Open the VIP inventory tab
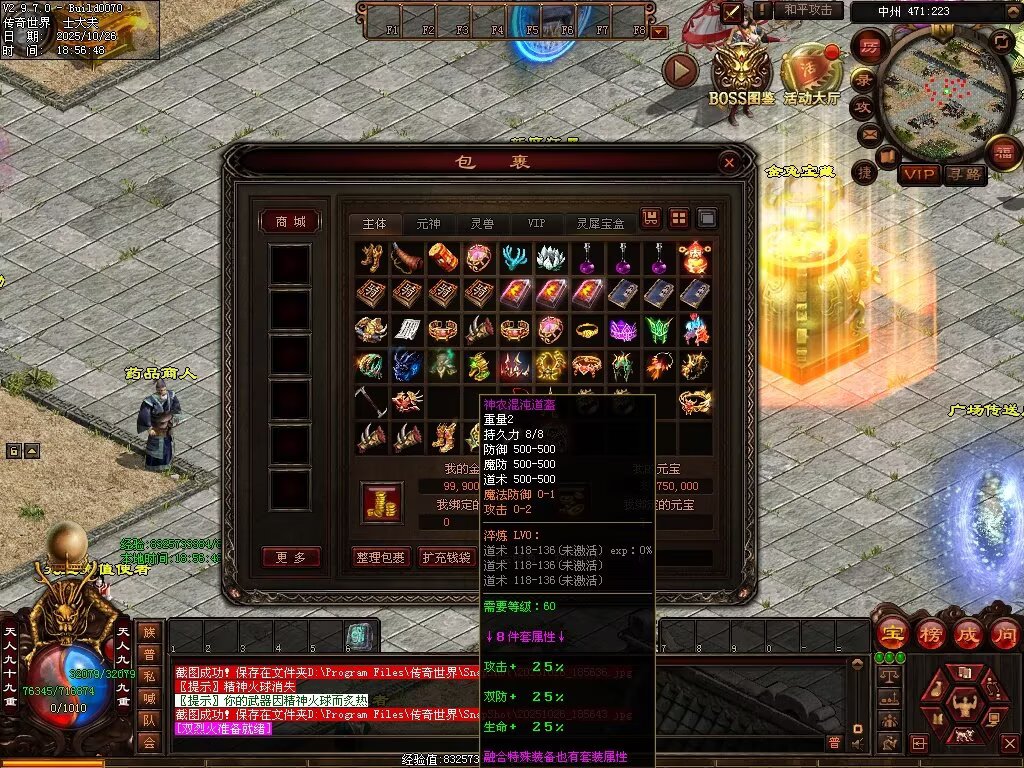1024x768 pixels. tap(537, 223)
